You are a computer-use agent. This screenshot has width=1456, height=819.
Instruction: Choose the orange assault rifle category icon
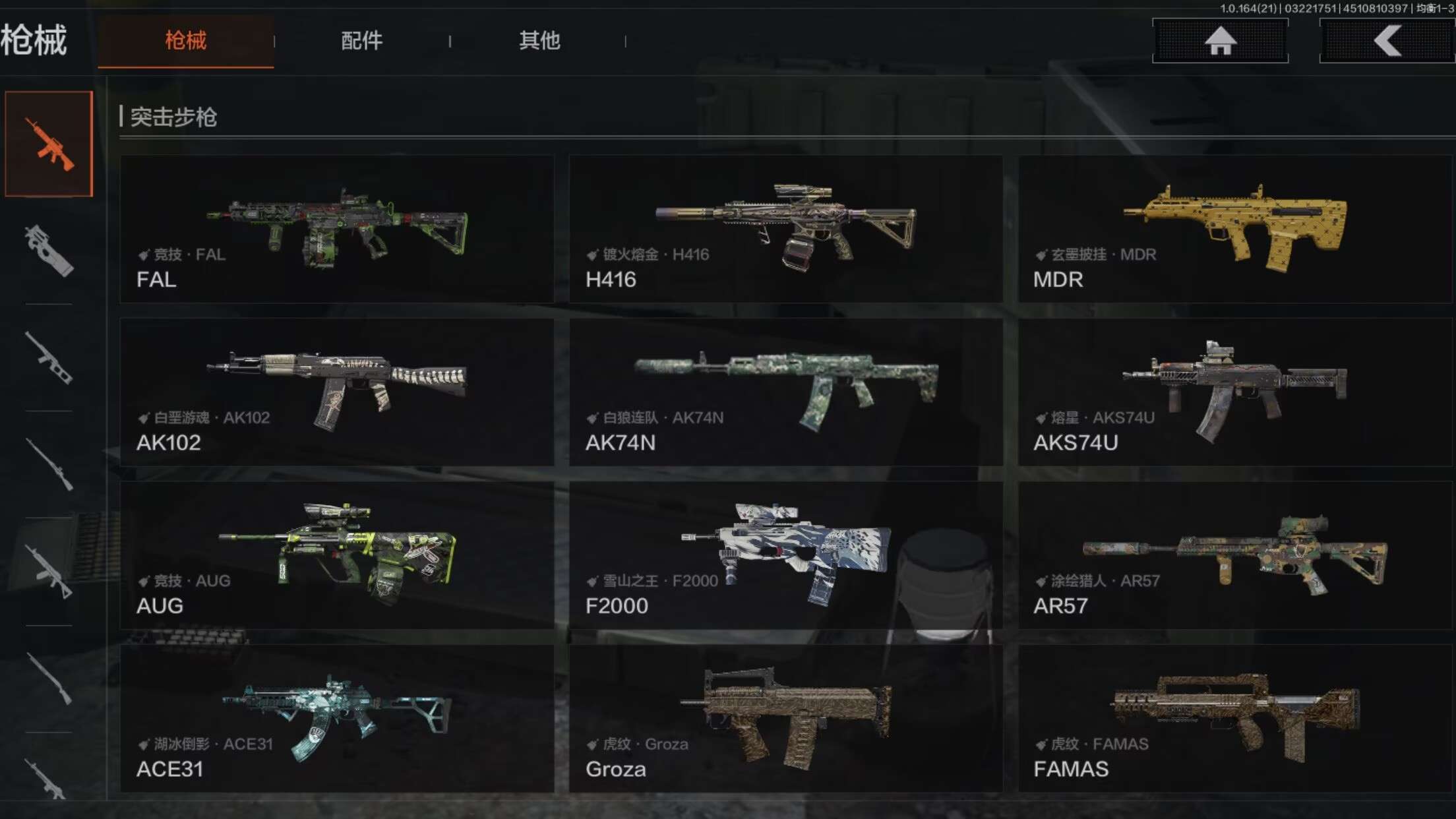coord(49,144)
